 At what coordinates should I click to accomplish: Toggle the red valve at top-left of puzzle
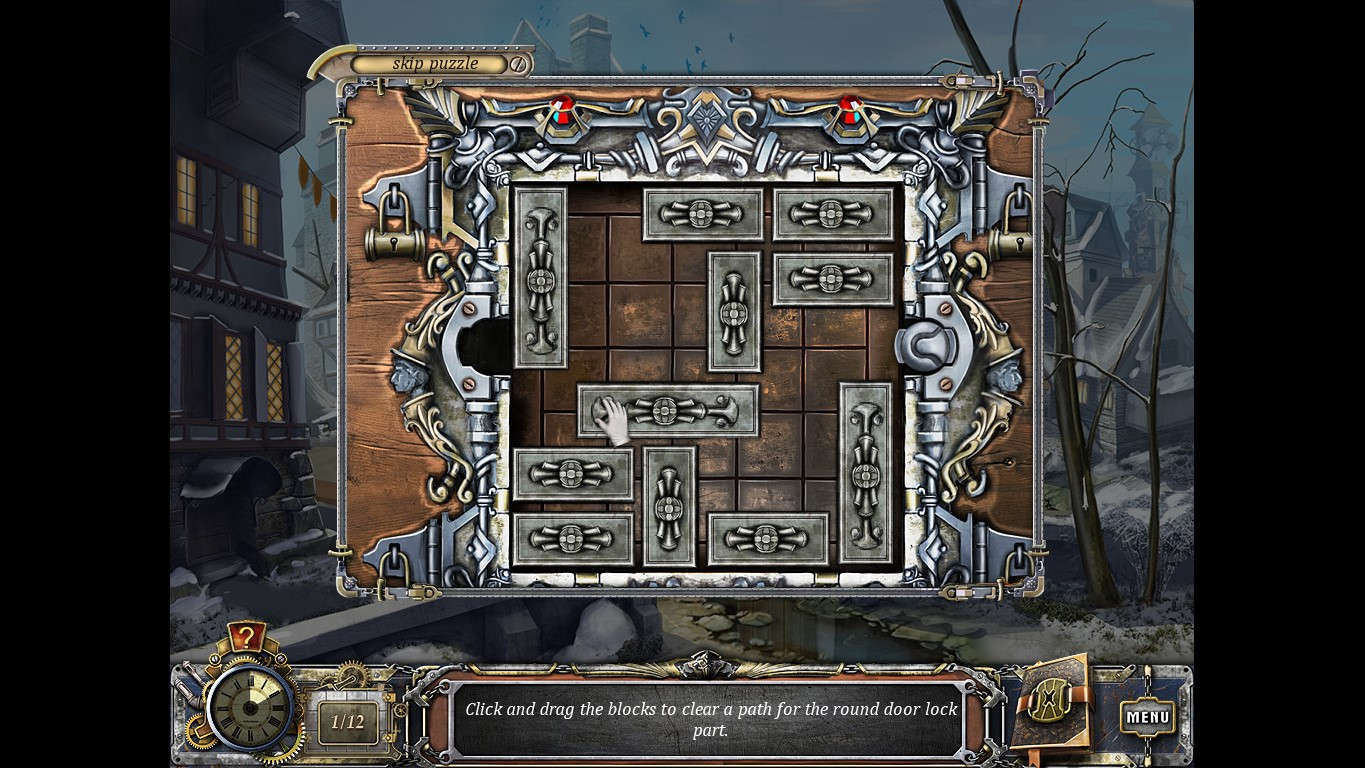tap(560, 112)
